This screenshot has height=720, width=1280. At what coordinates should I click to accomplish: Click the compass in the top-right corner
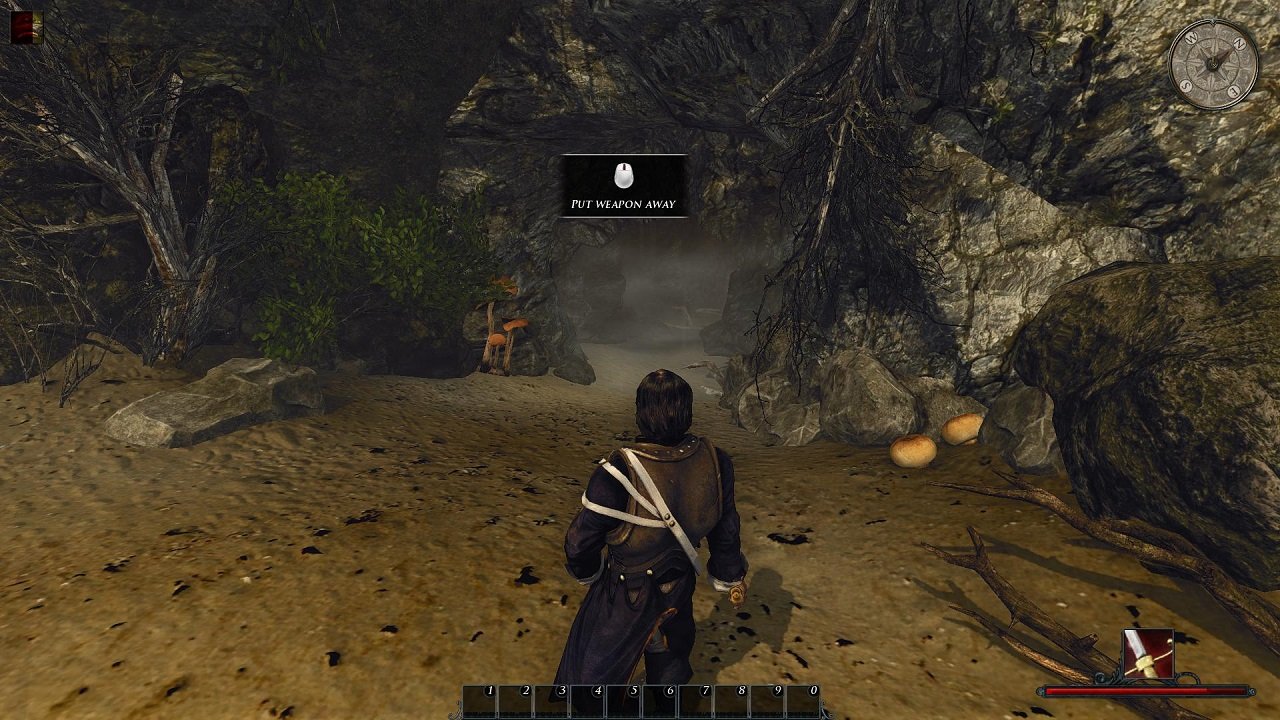tap(1213, 65)
